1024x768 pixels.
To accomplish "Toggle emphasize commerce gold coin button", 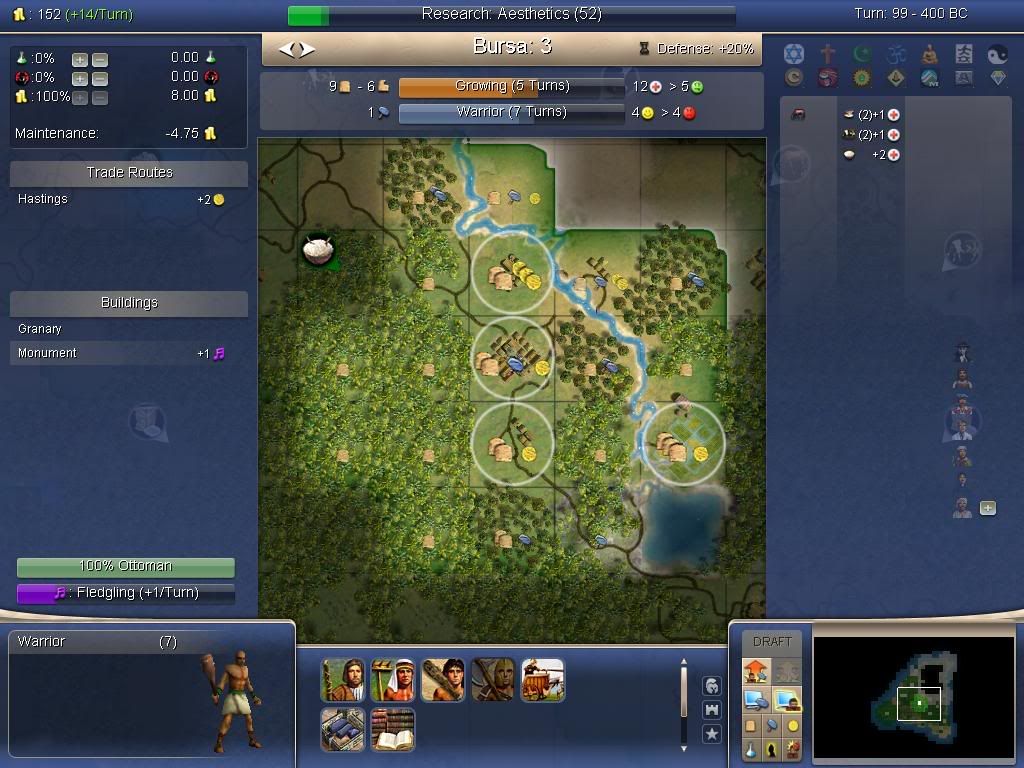I will point(793,726).
